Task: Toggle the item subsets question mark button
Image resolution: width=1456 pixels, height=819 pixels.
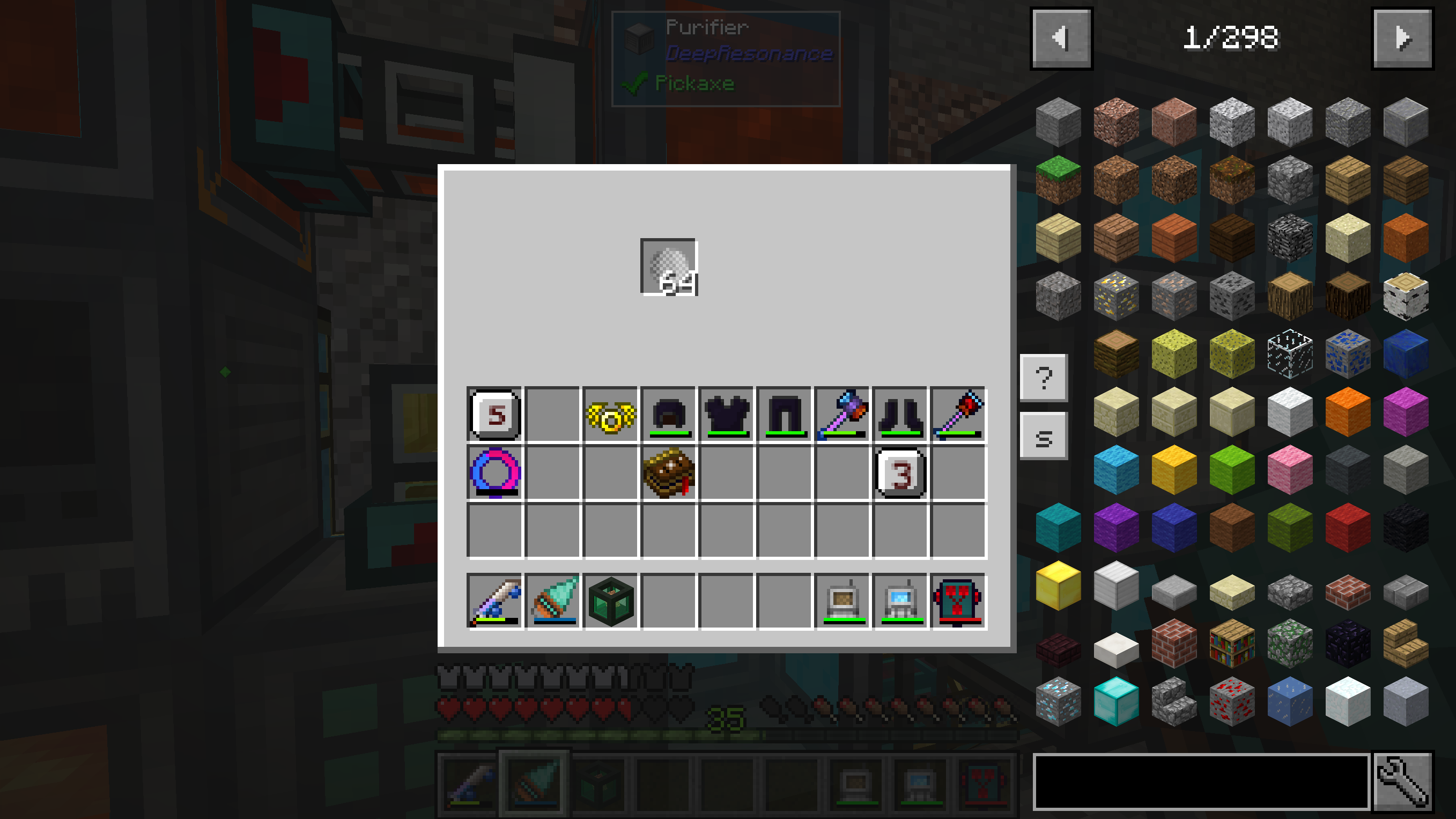Action: click(1044, 379)
